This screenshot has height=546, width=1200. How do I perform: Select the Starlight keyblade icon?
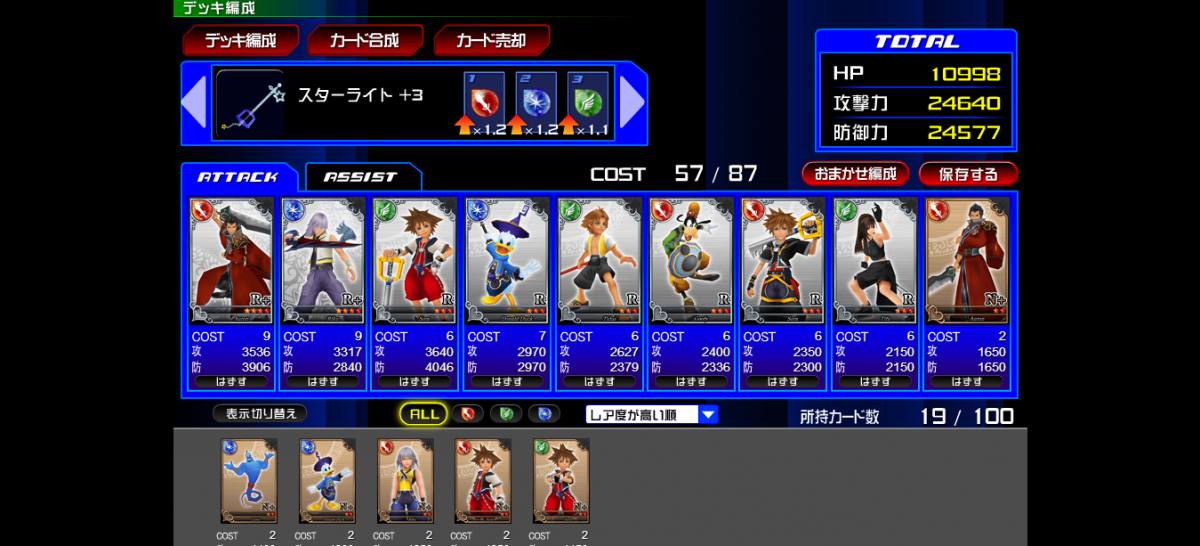[x=250, y=102]
